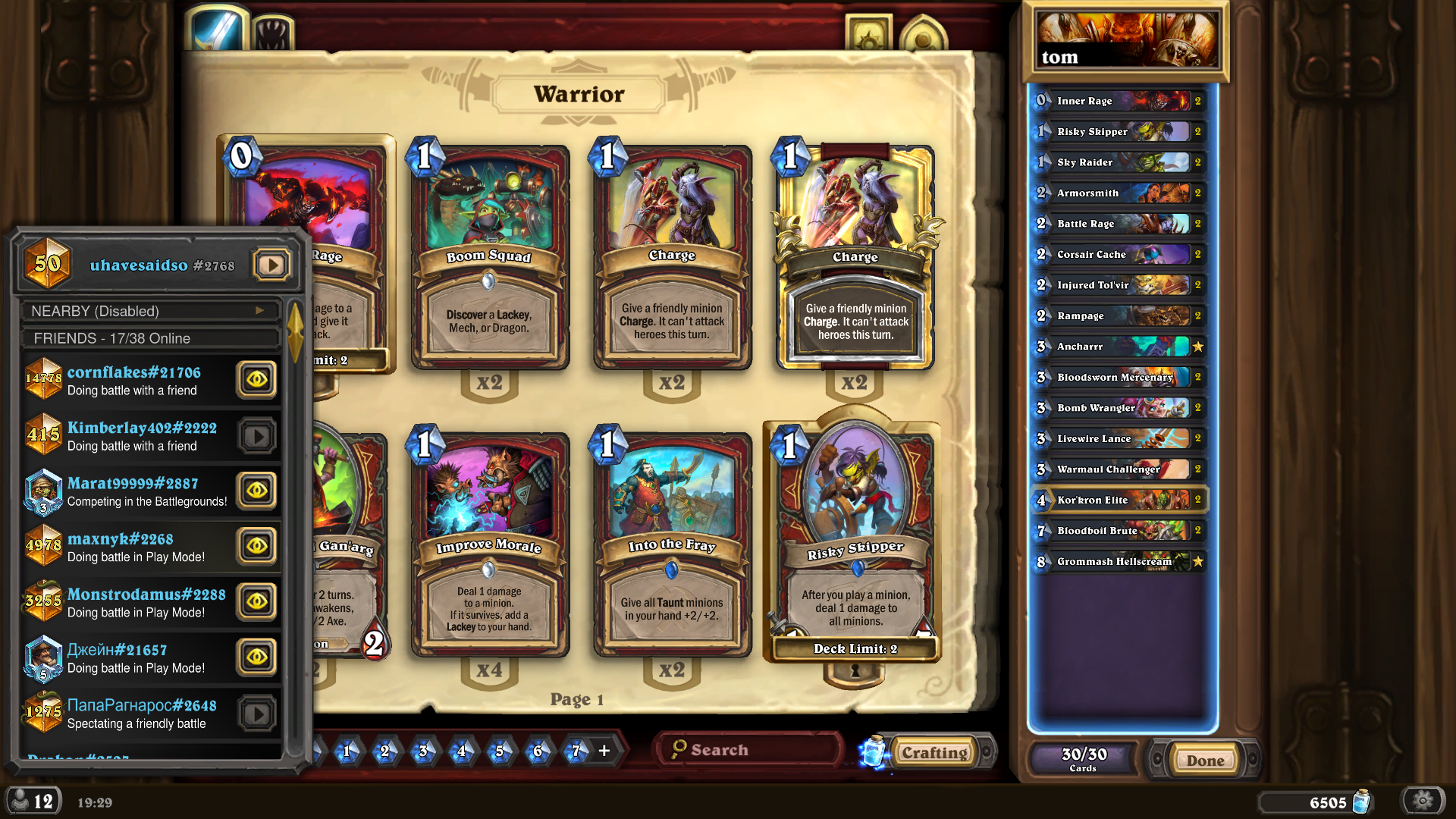Click the 30/30 Cards counter

(1082, 758)
